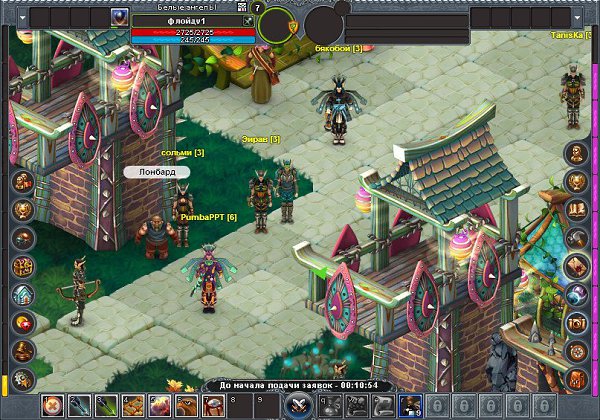Open the camera screenshot icon
This screenshot has width=600, height=420.
(x=577, y=322)
